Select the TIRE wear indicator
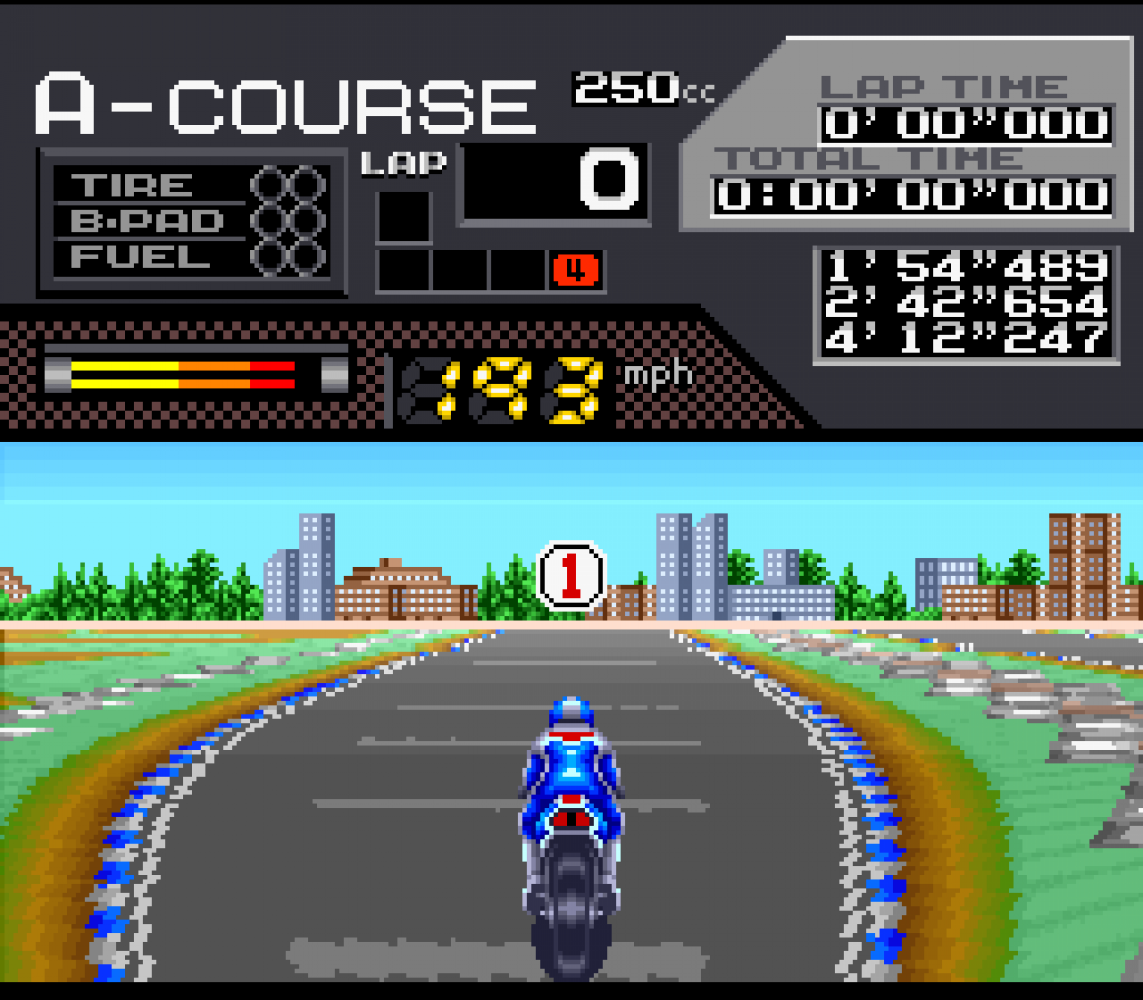 pos(288,185)
